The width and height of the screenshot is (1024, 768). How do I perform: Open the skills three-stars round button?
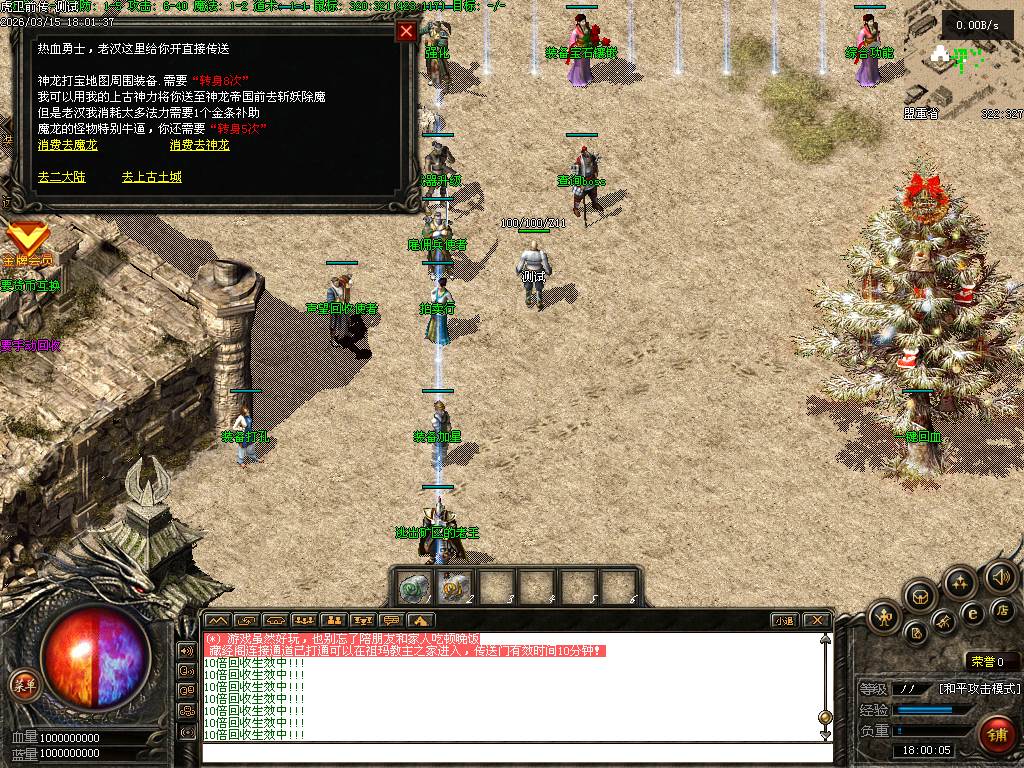(x=960, y=582)
